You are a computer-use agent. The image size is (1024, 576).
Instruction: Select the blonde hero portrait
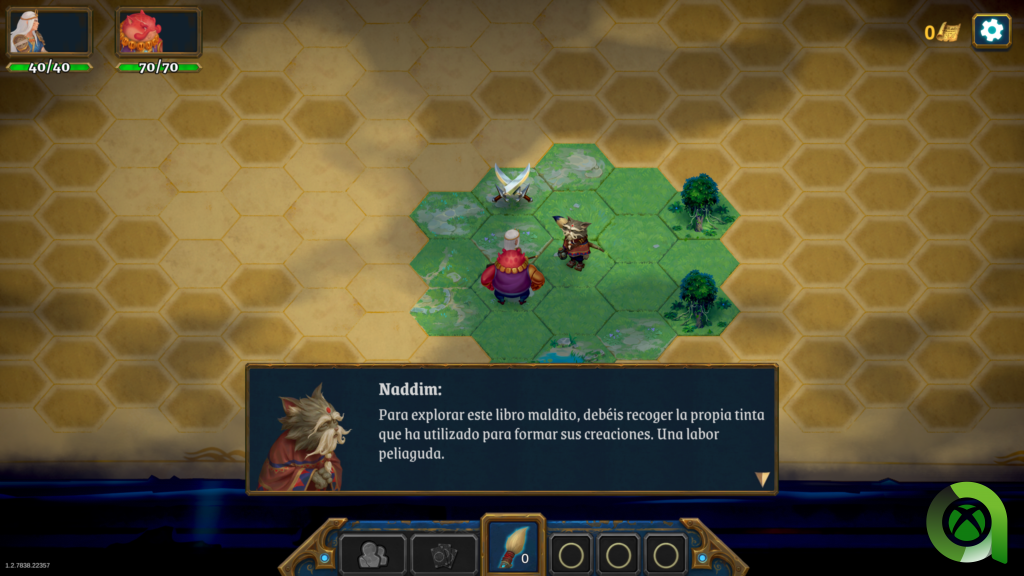pos(49,32)
